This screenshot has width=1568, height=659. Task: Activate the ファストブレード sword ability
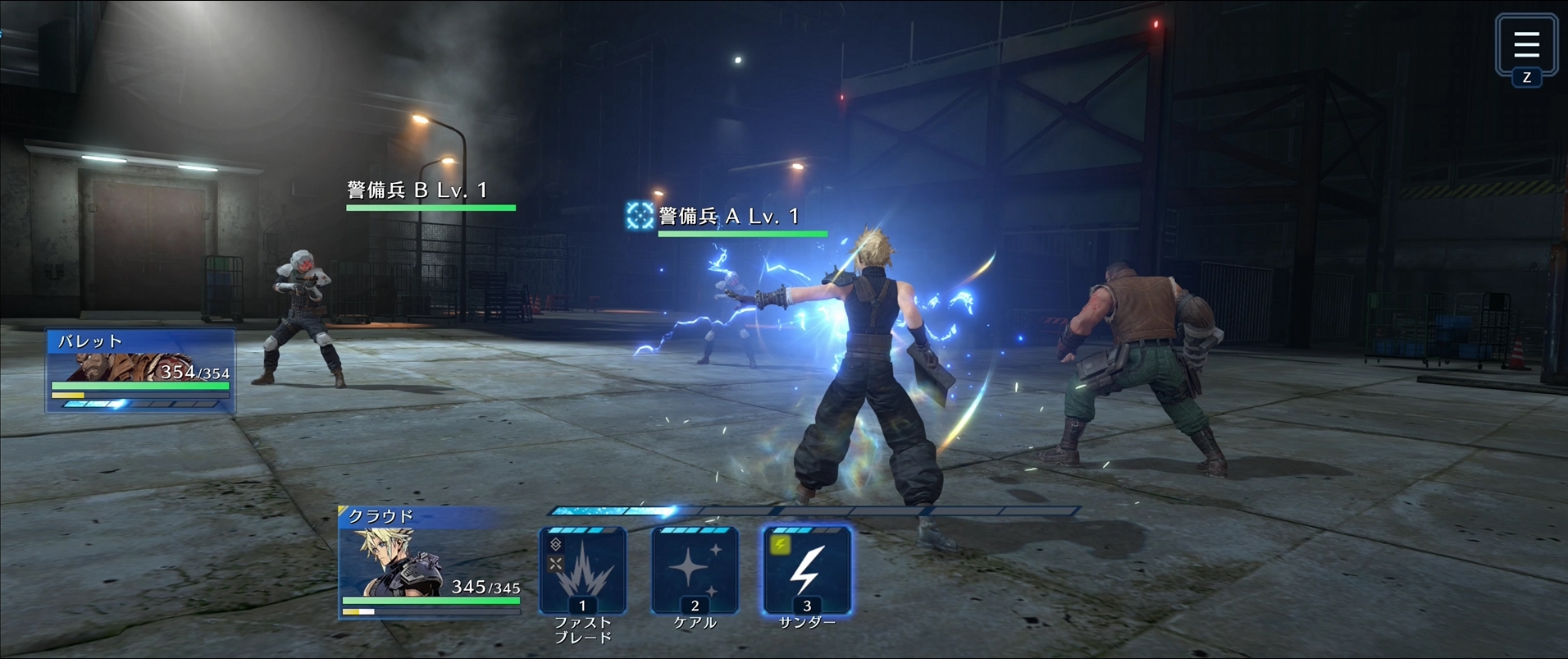click(582, 571)
